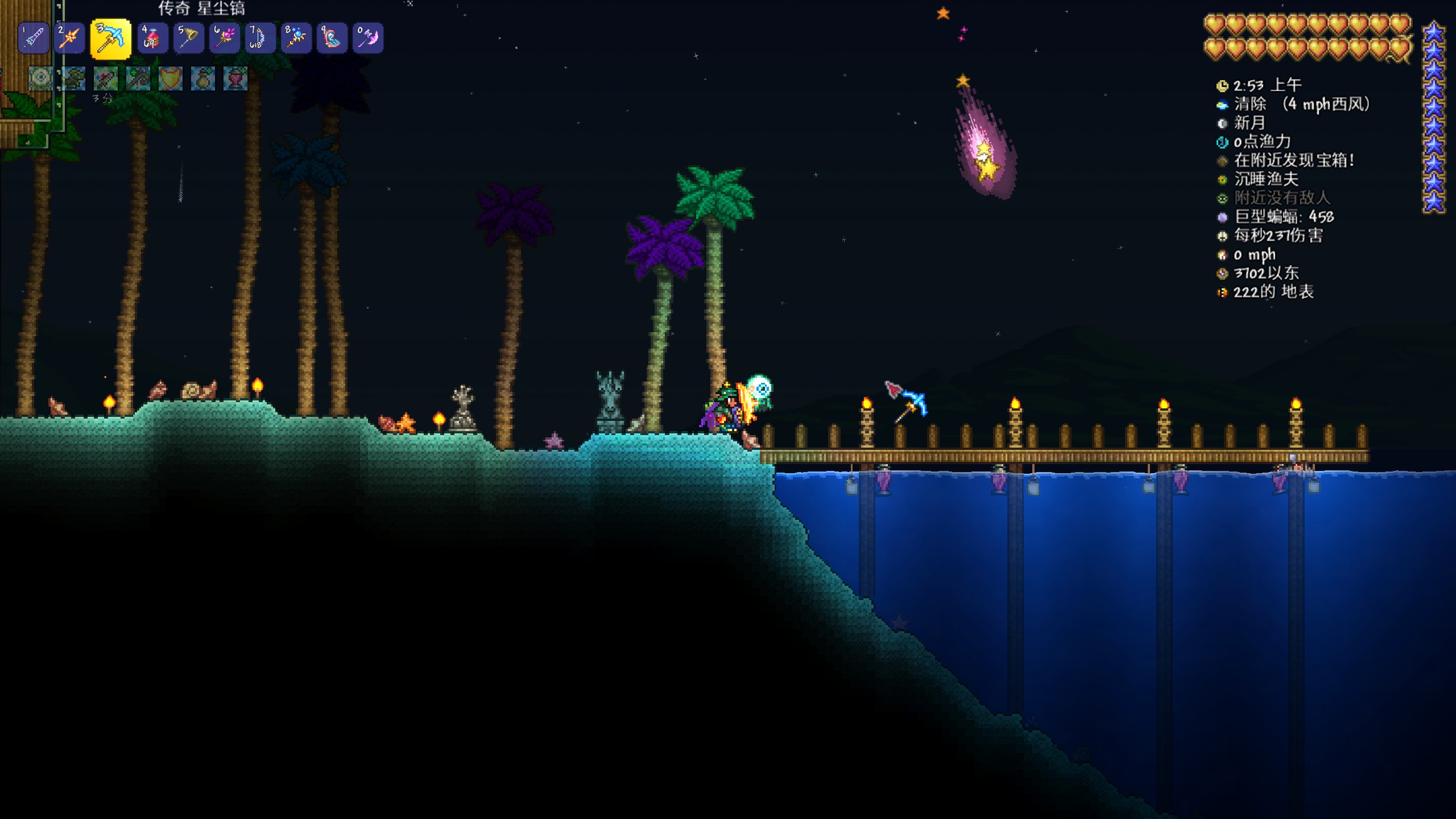The image size is (1456, 819).
Task: Select the bow in hotbar slot 7
Action: (260, 38)
